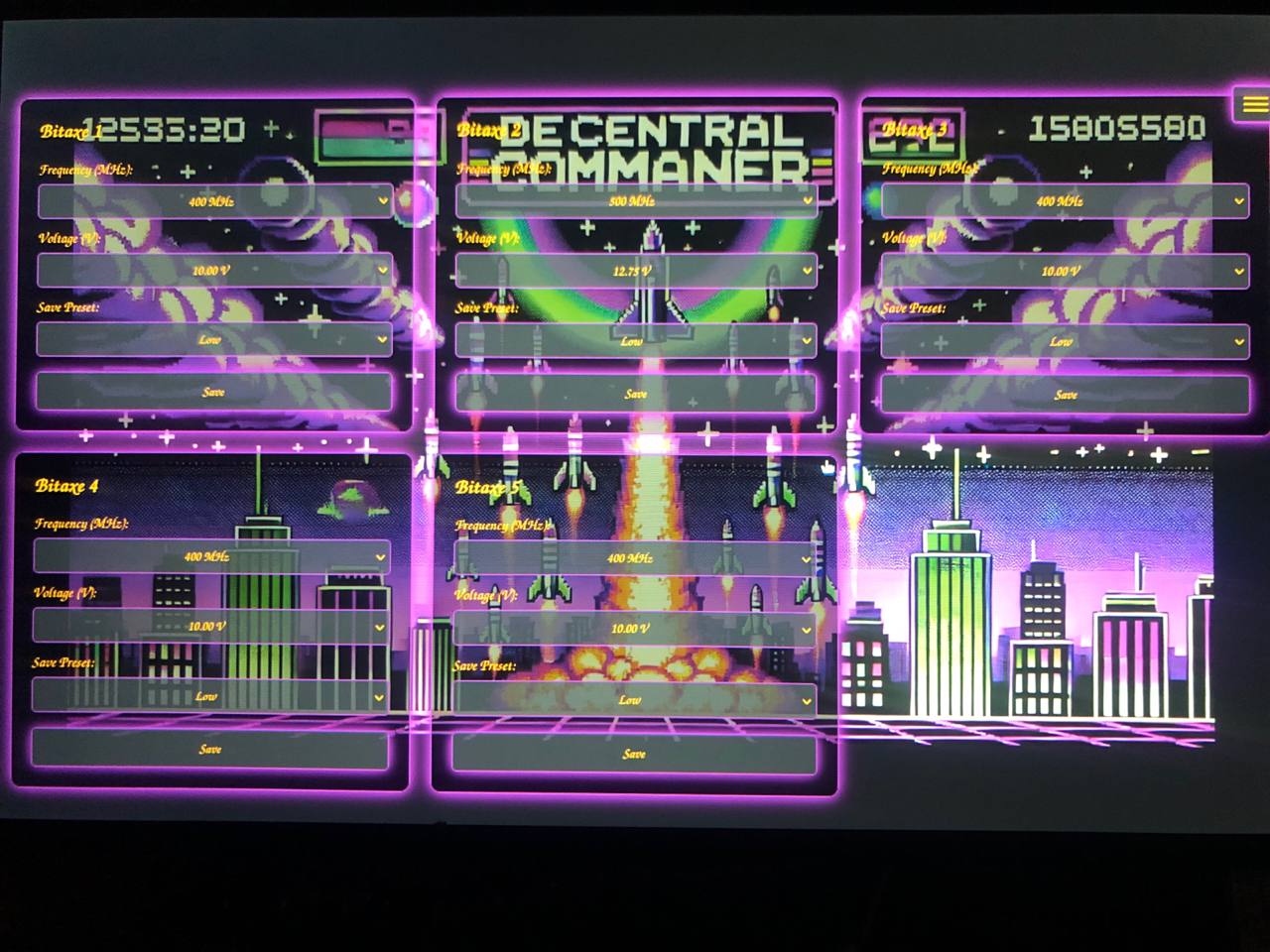
Task: Open the 12.75 V voltage selector on Bitaxe 2
Action: click(635, 271)
